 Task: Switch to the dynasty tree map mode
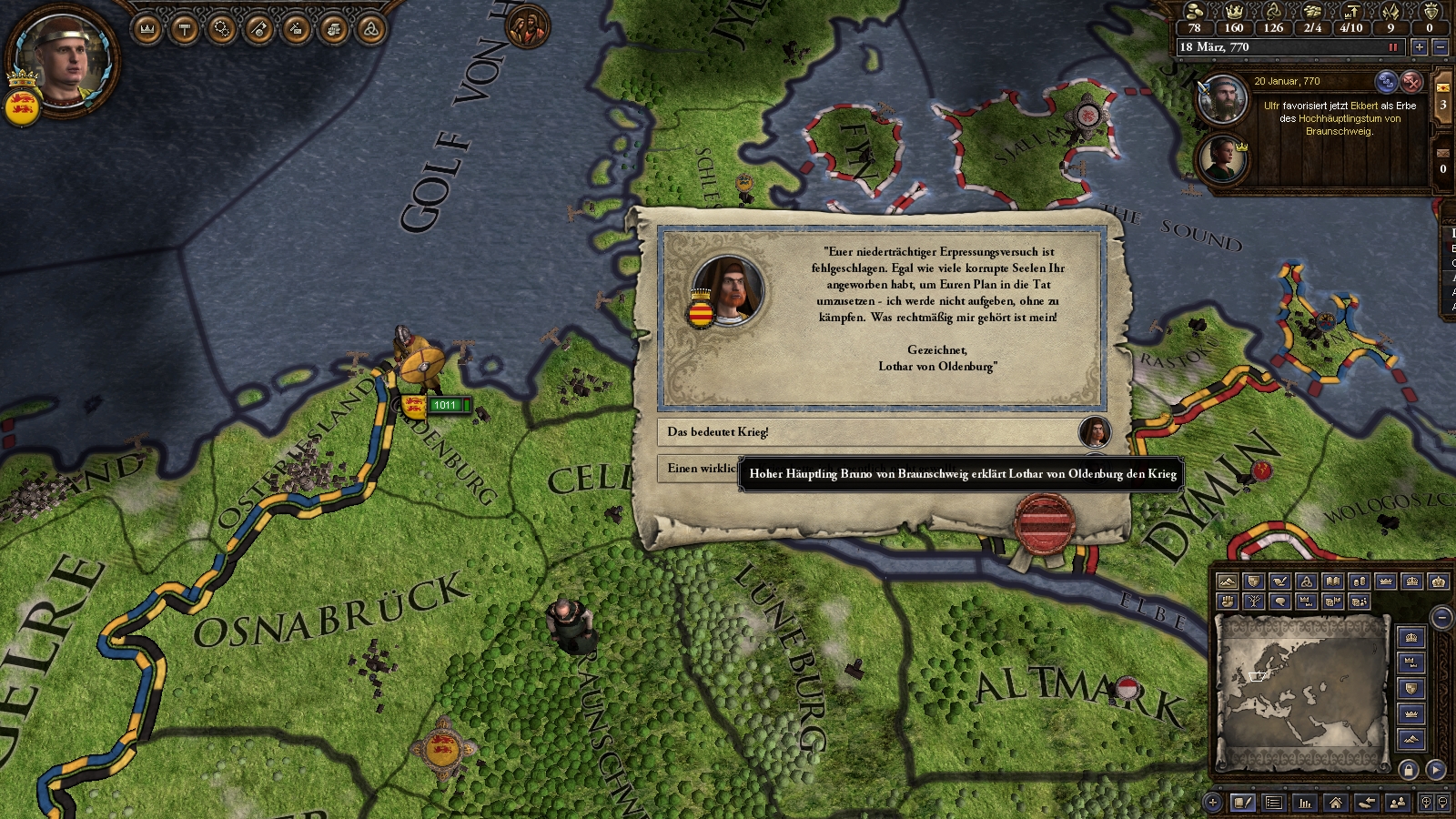pos(1254,602)
